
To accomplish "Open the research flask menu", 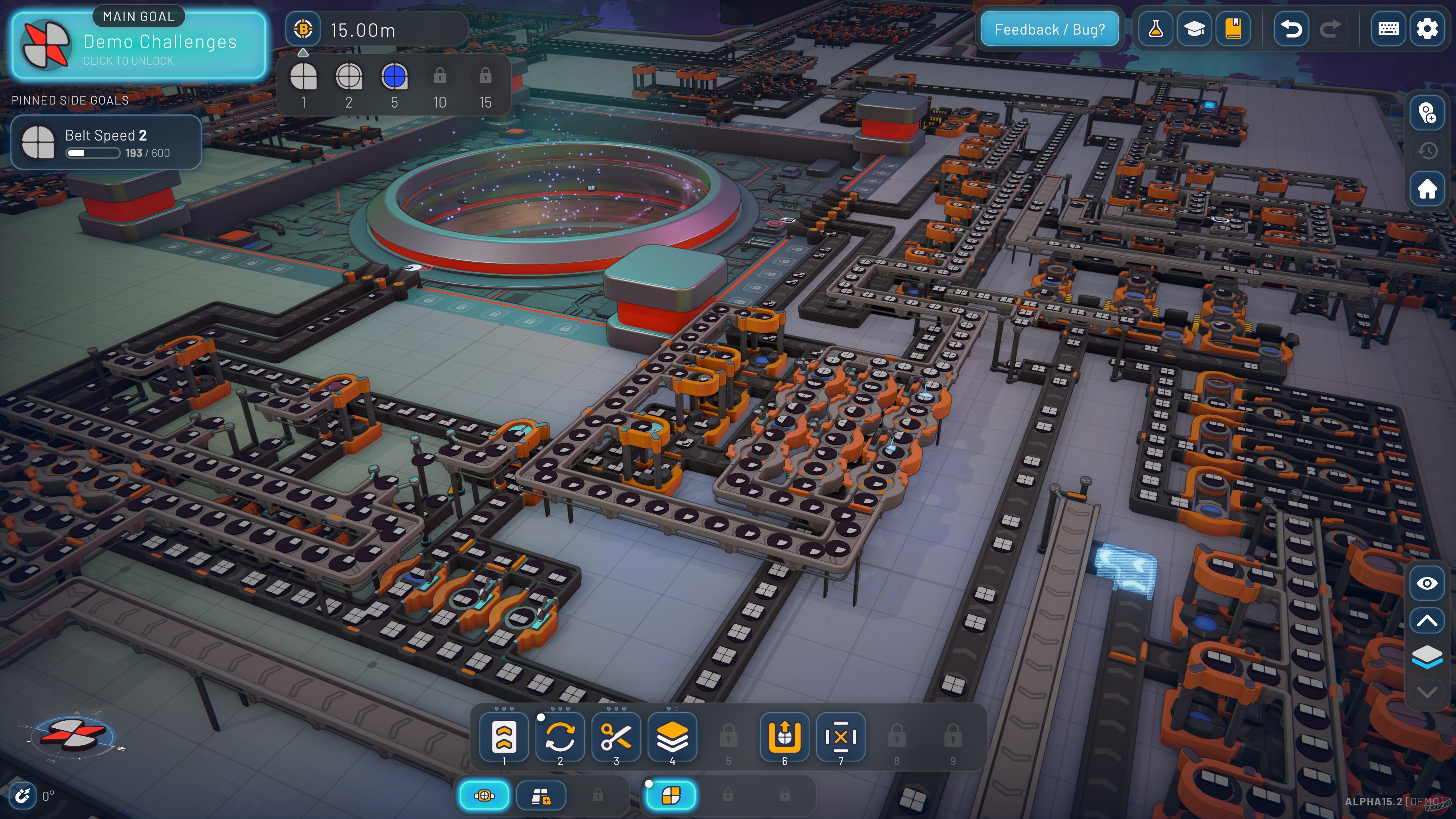I will pos(1155,29).
